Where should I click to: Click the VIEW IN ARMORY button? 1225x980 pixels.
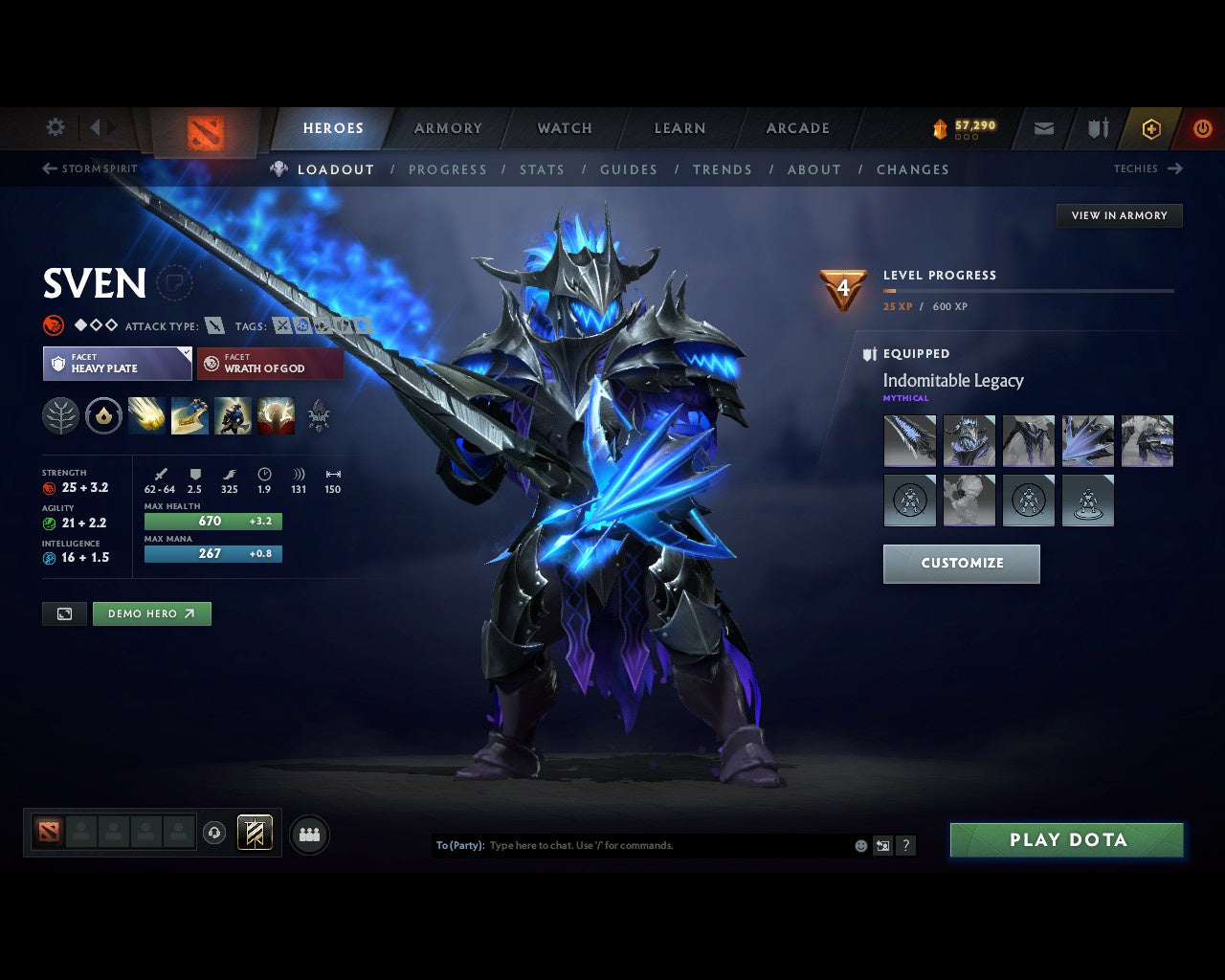click(x=1119, y=215)
